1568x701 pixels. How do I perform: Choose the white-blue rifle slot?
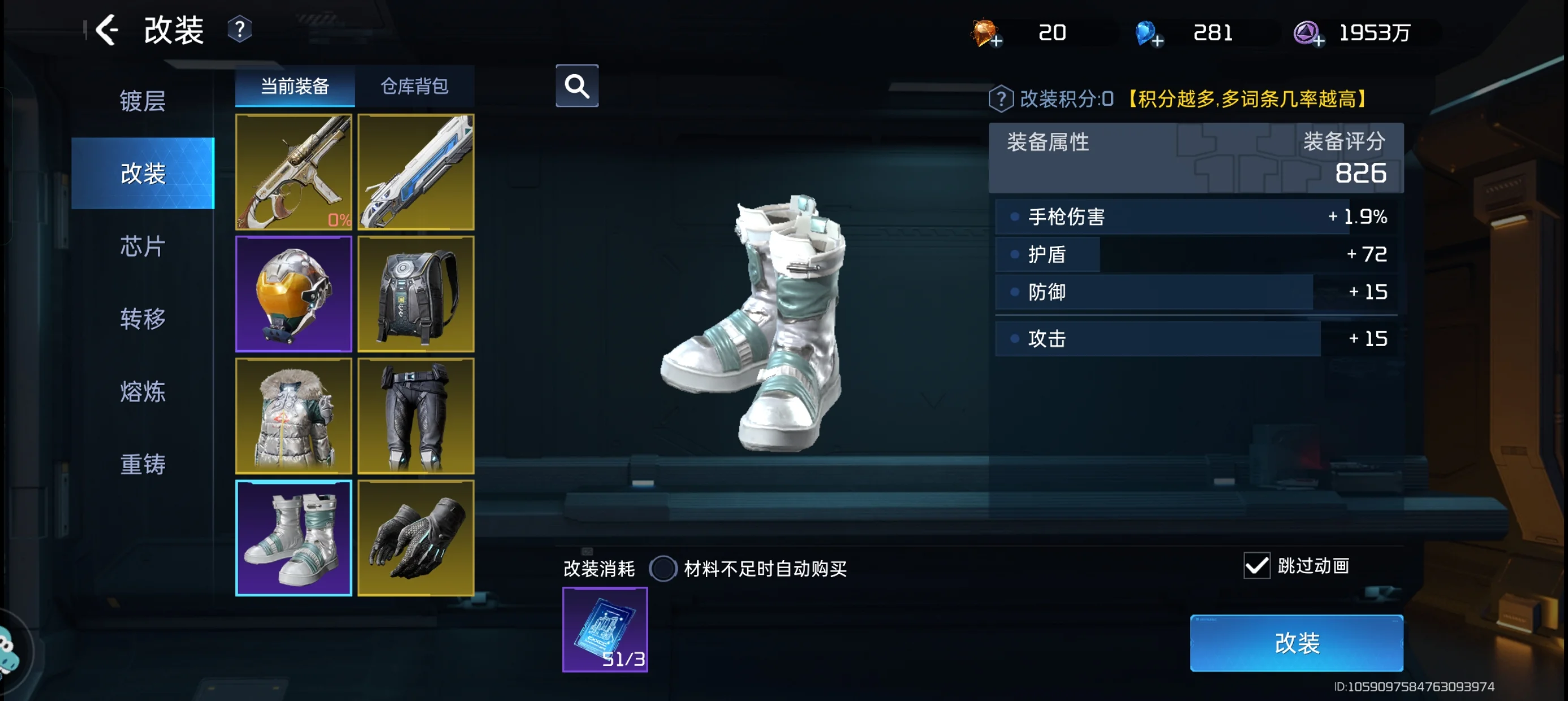(x=416, y=172)
